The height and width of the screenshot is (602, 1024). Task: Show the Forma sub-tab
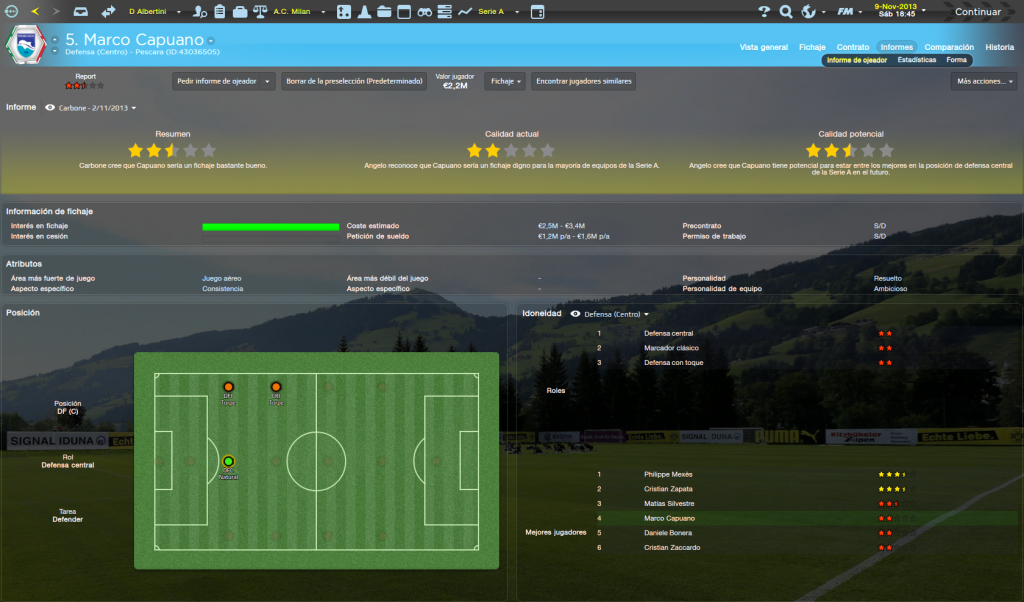pos(957,60)
